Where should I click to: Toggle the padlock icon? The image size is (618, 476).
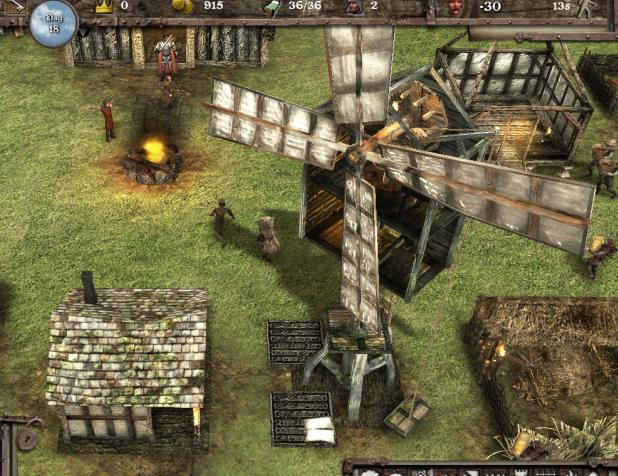point(29,434)
